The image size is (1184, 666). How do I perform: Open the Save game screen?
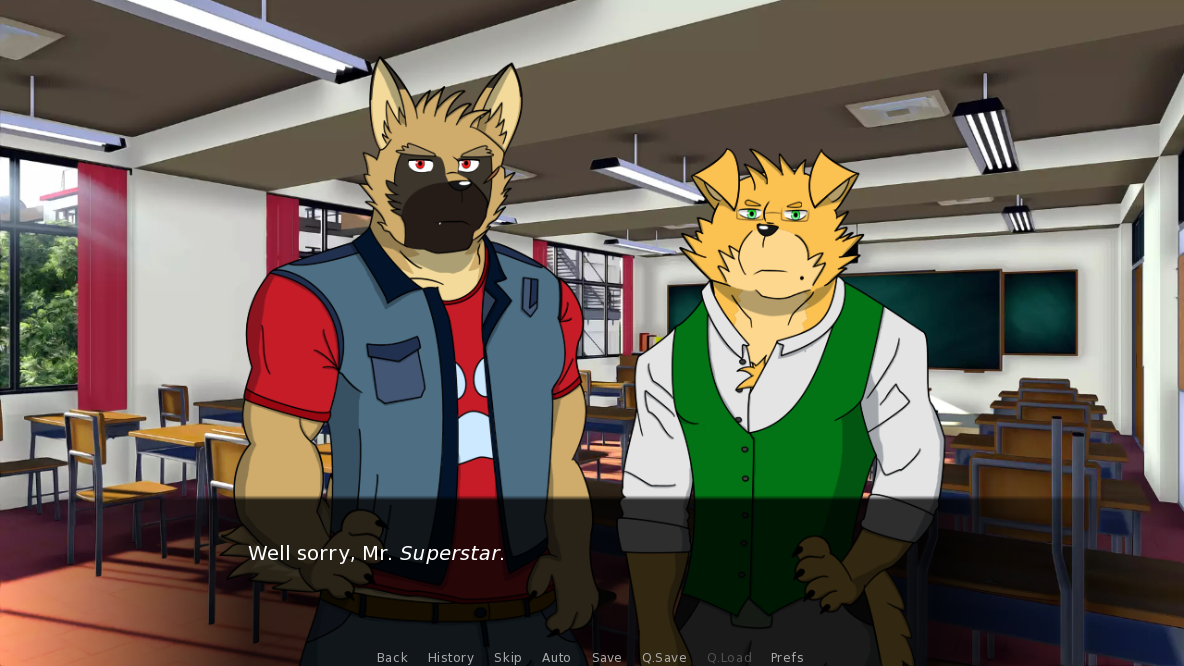point(607,657)
